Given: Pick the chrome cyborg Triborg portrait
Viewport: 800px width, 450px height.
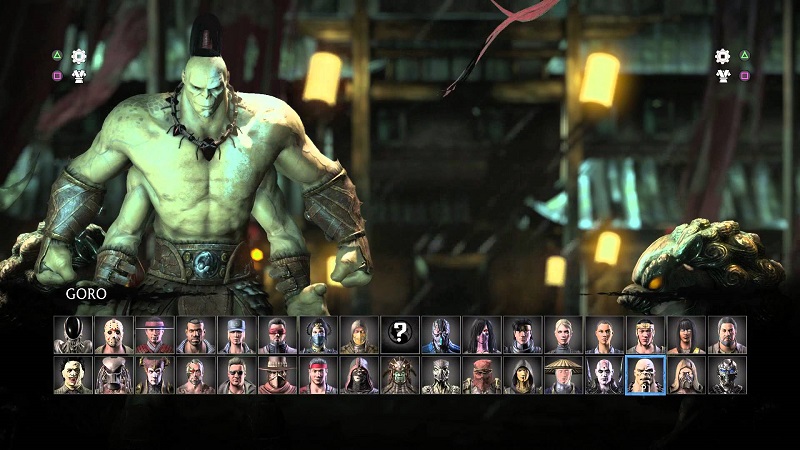Looking at the screenshot, I should (727, 376).
